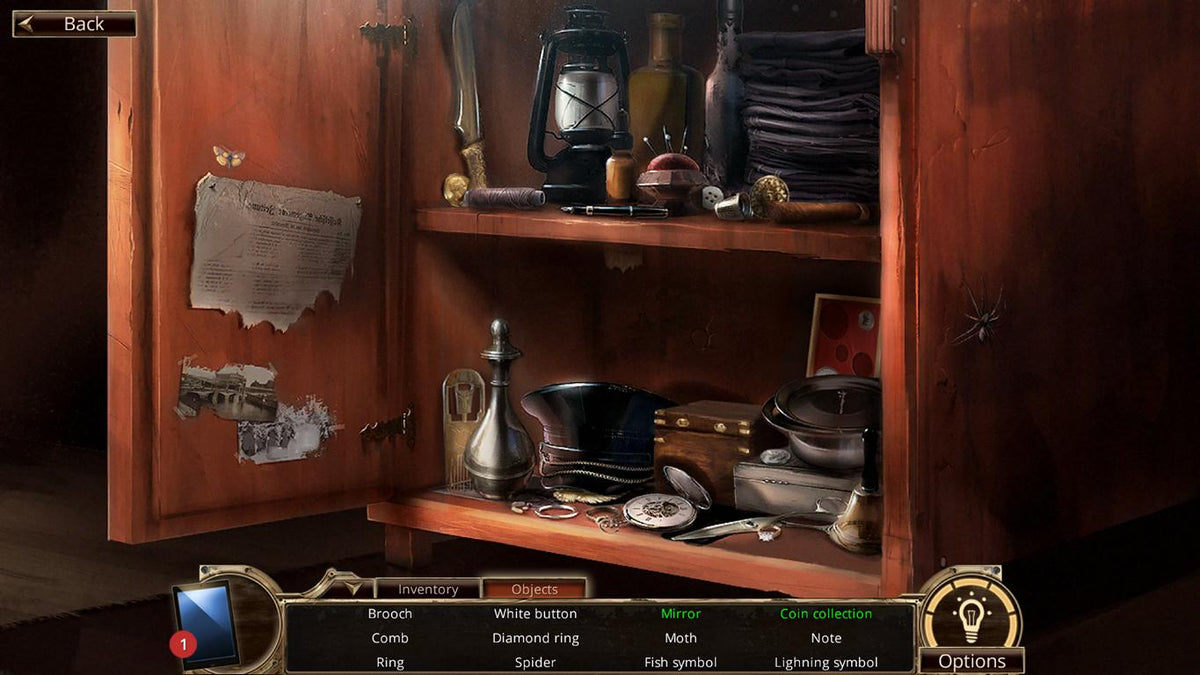Go back using the Back button
Screen dimensions: 1200x675
(x=74, y=24)
